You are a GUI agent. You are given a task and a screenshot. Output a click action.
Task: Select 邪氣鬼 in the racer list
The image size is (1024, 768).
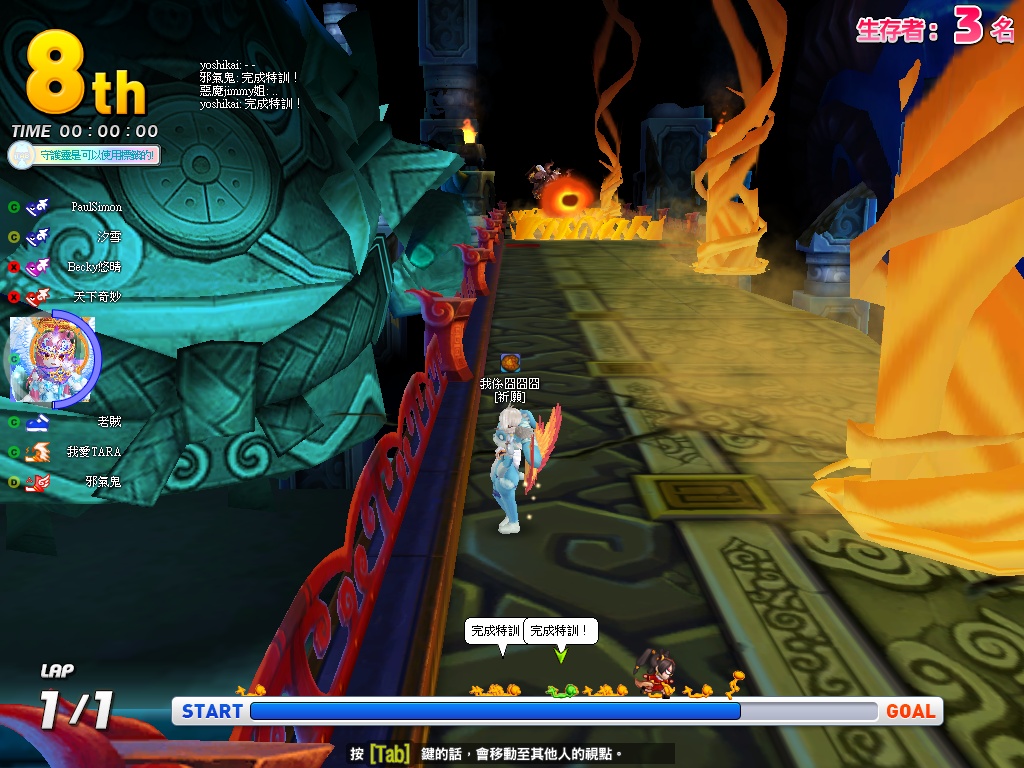(102, 482)
